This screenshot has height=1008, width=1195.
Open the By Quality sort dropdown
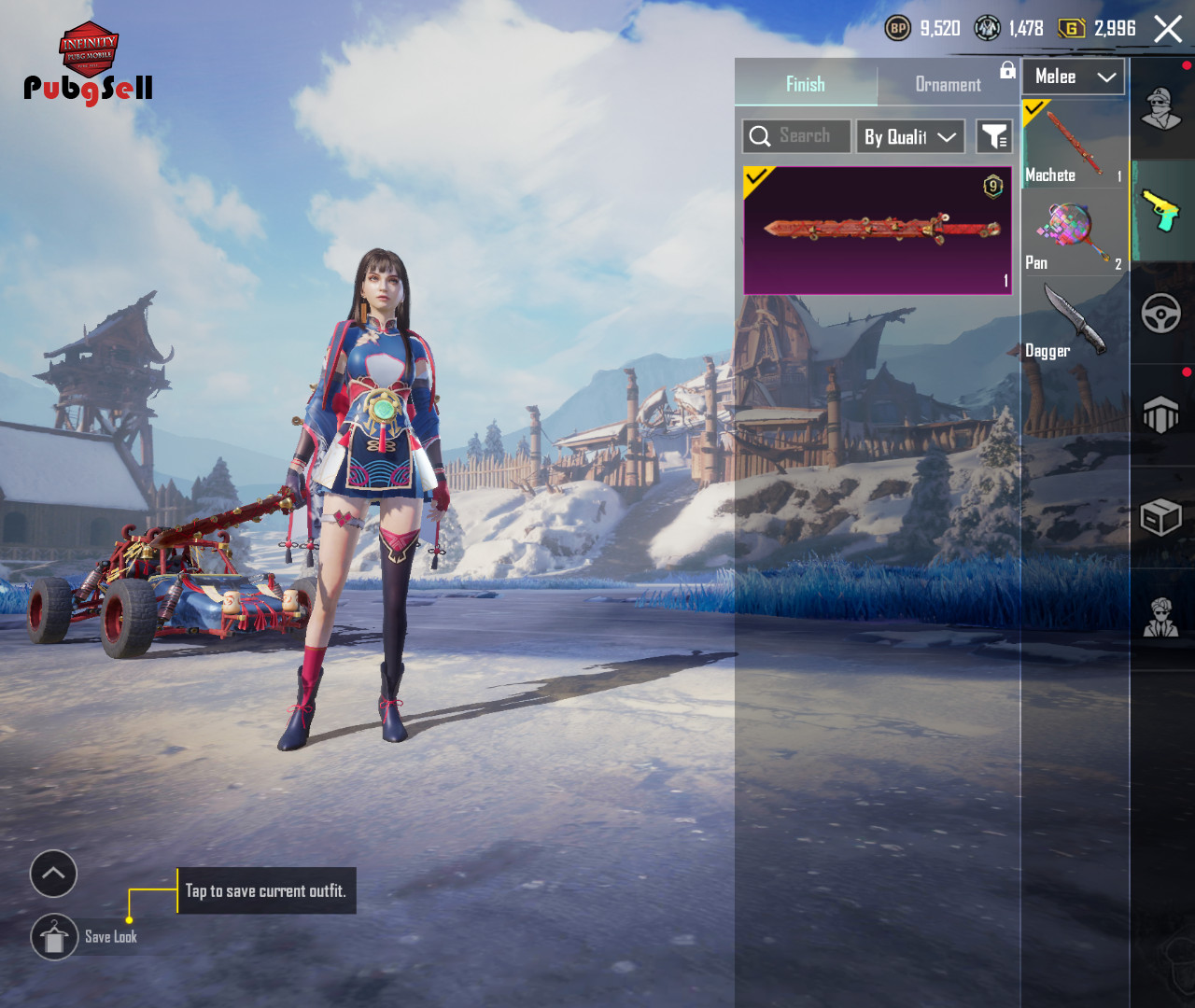click(910, 137)
